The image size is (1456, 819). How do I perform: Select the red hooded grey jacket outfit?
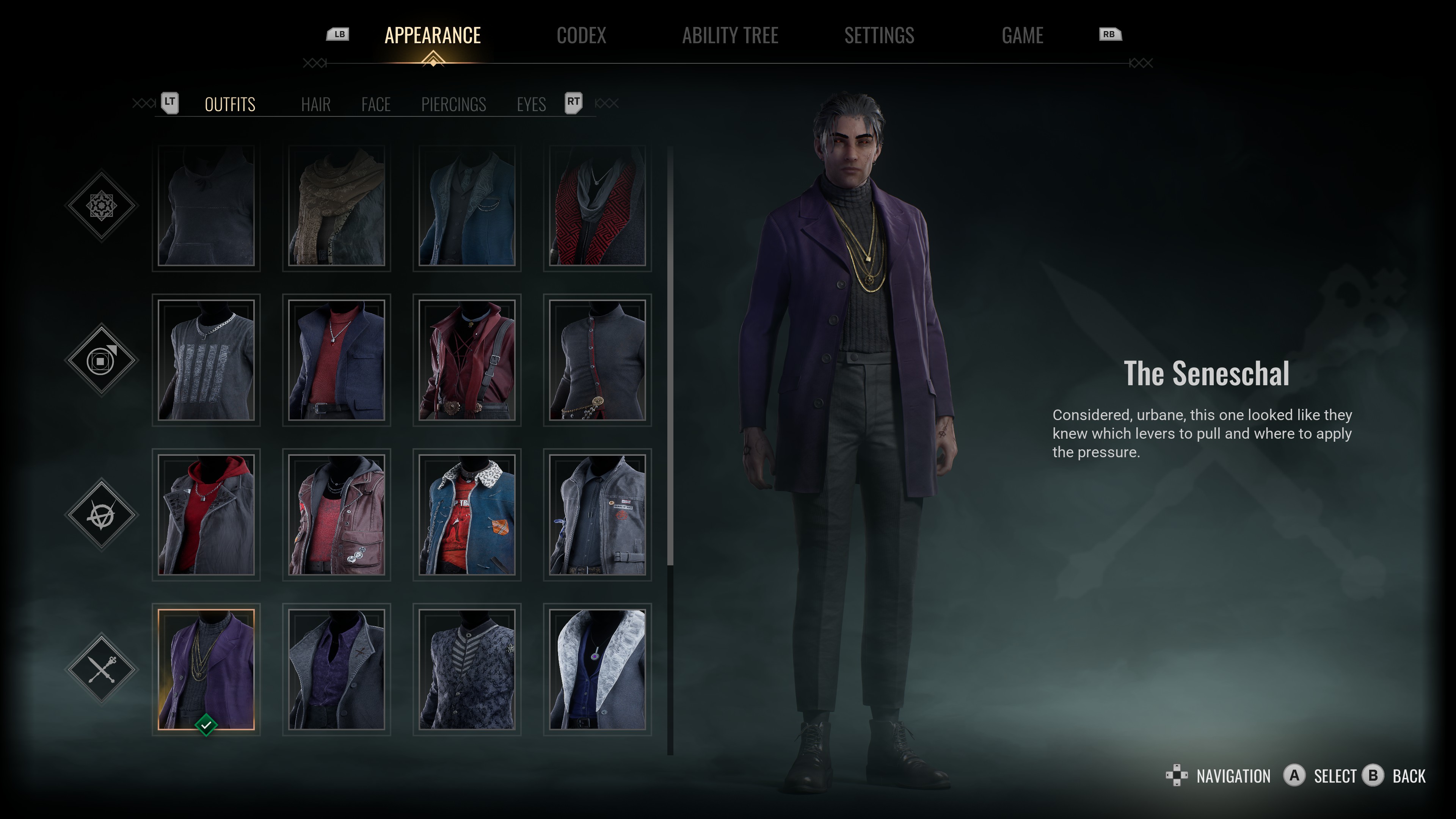[206, 515]
